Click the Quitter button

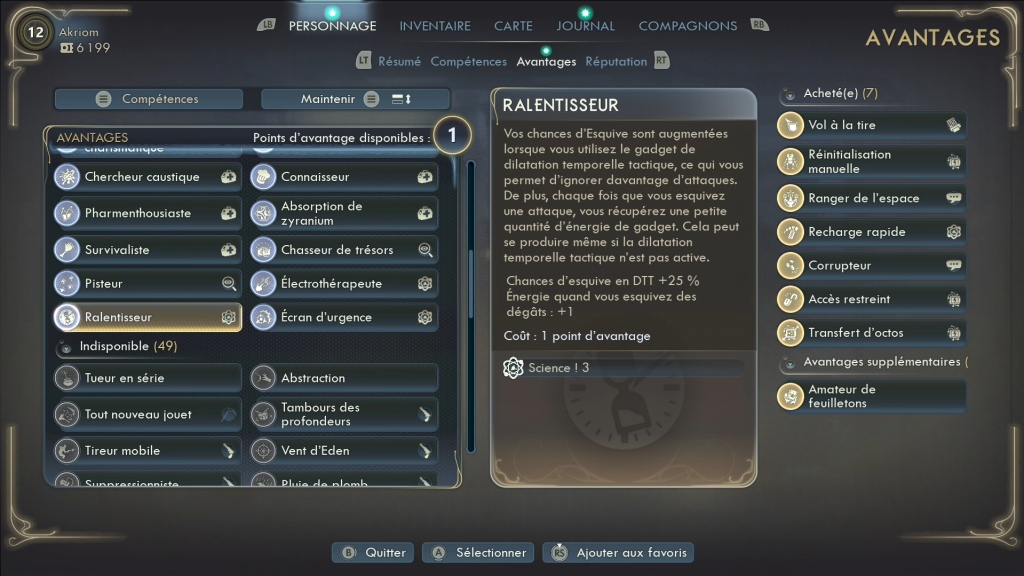374,552
